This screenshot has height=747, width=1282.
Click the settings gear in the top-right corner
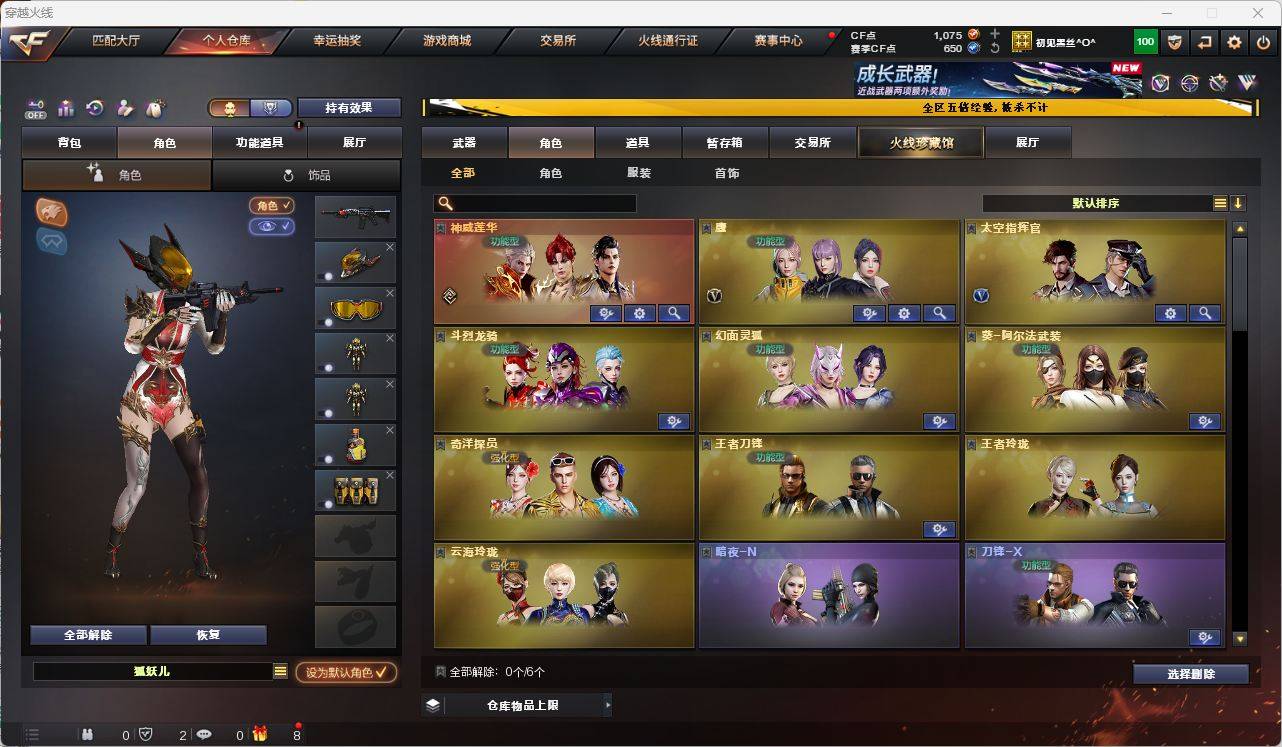[1233, 41]
